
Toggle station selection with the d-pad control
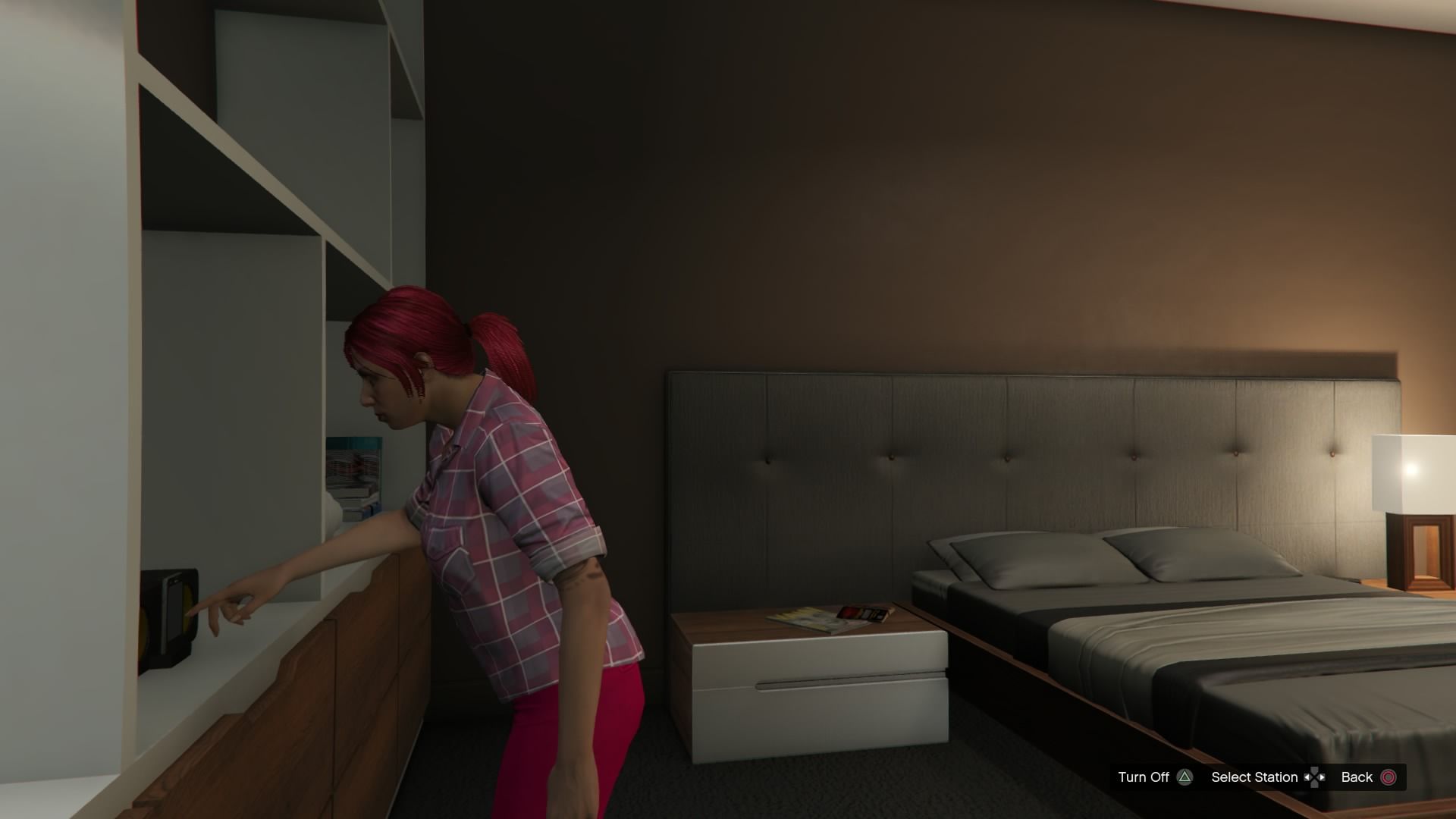(x=1315, y=777)
